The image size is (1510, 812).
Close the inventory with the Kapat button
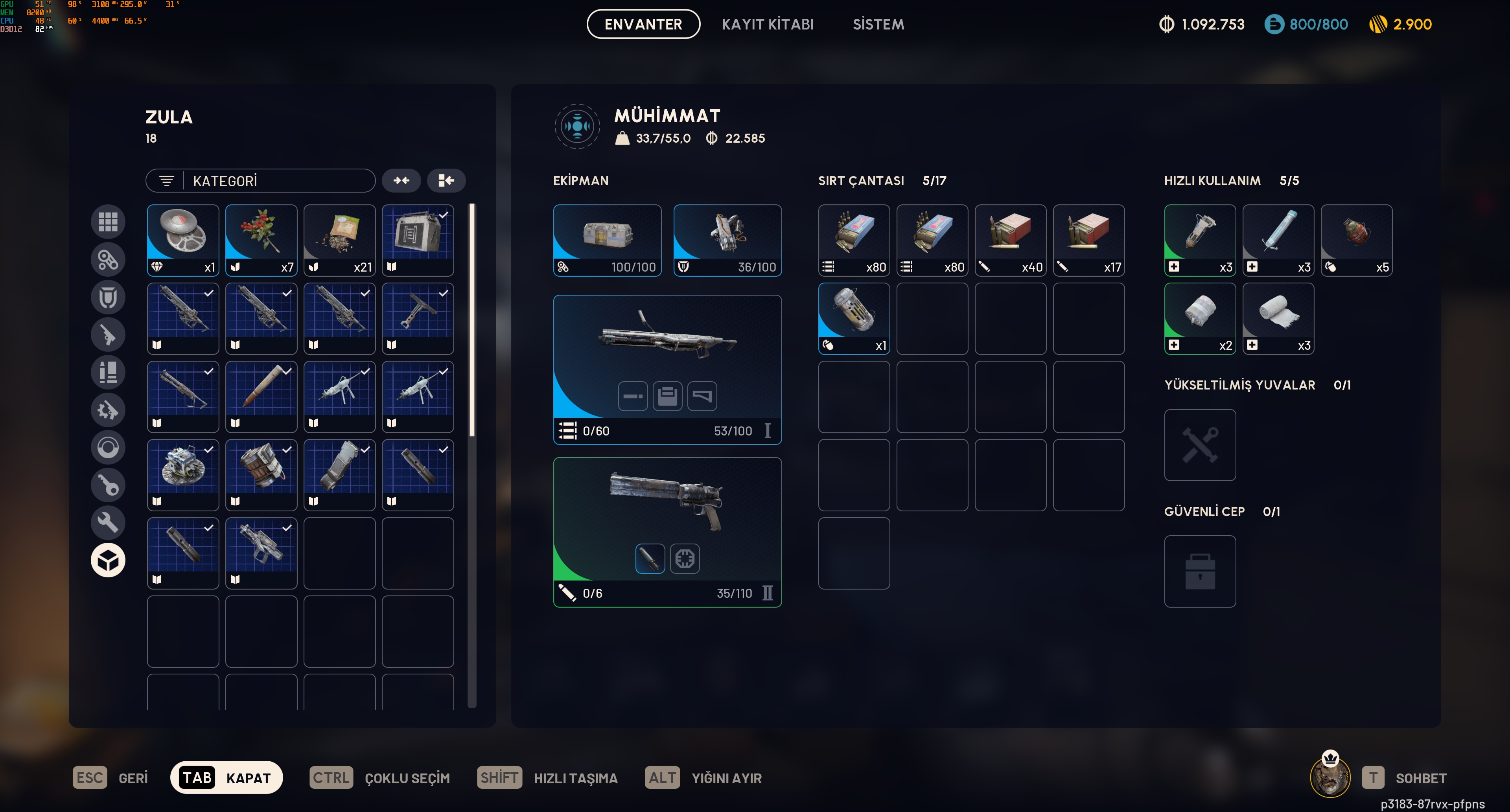tap(226, 777)
